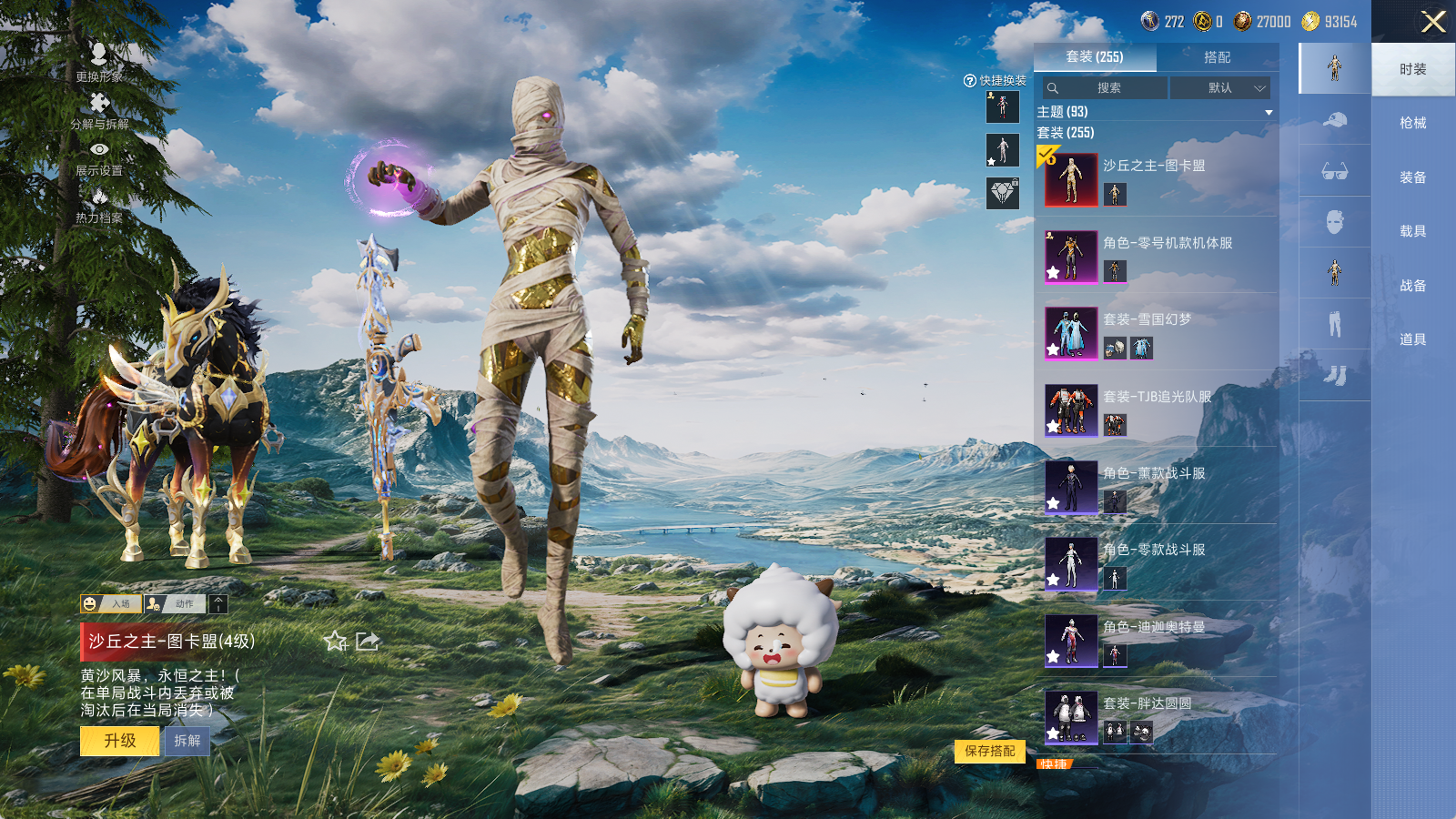Image resolution: width=1456 pixels, height=819 pixels.
Task: Click the 搜索 search field
Action: click(x=1106, y=88)
